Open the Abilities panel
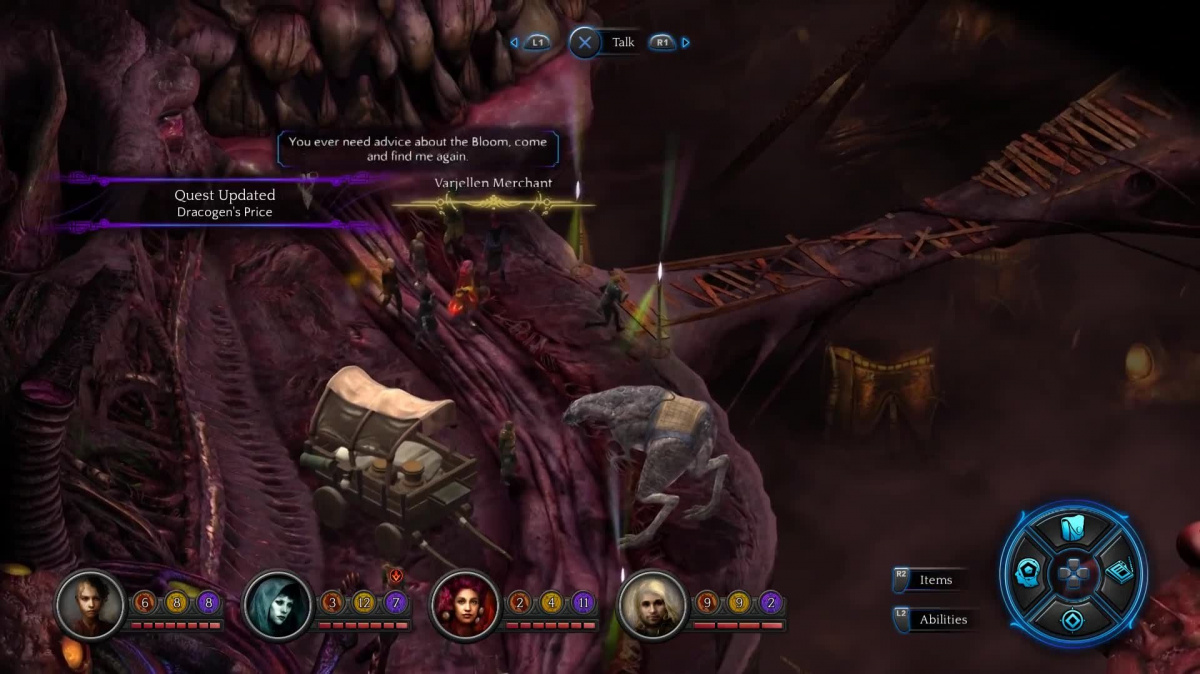Image resolution: width=1200 pixels, height=674 pixels. [x=942, y=619]
